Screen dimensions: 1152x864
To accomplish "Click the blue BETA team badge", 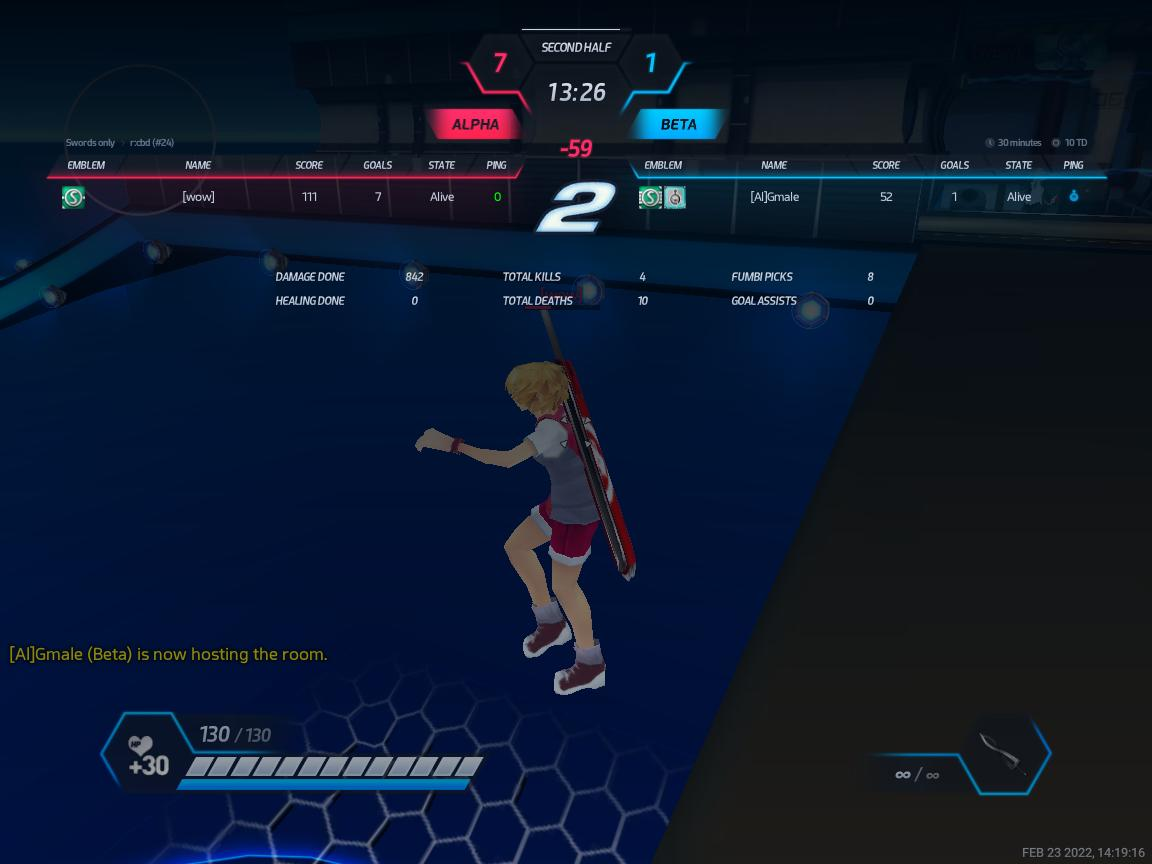I will pos(678,125).
